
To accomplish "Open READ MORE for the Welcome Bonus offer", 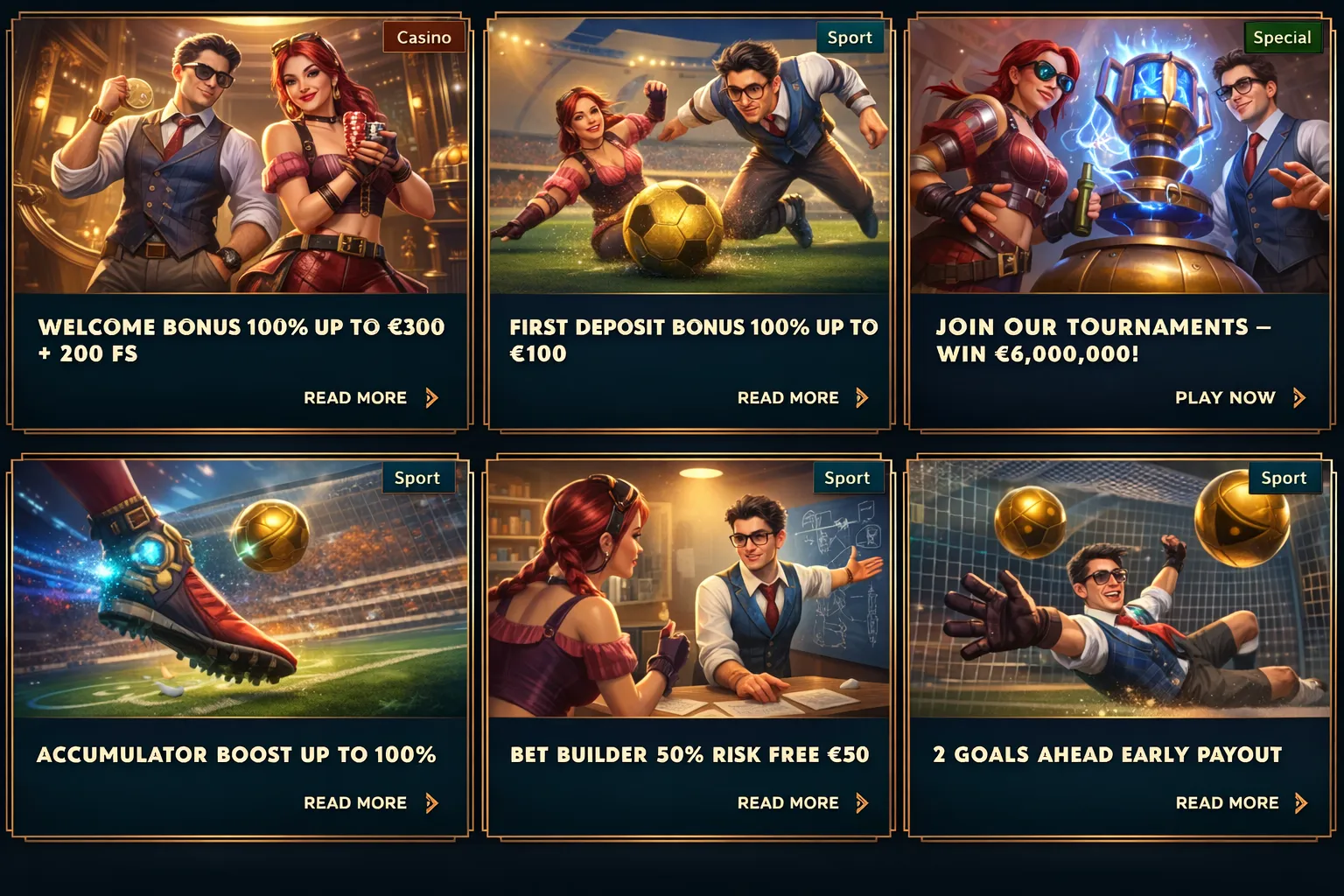I will coord(354,397).
